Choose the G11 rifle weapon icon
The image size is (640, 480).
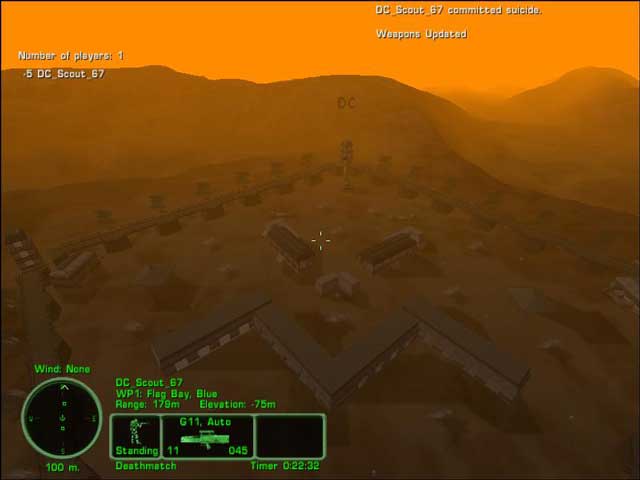(x=207, y=440)
